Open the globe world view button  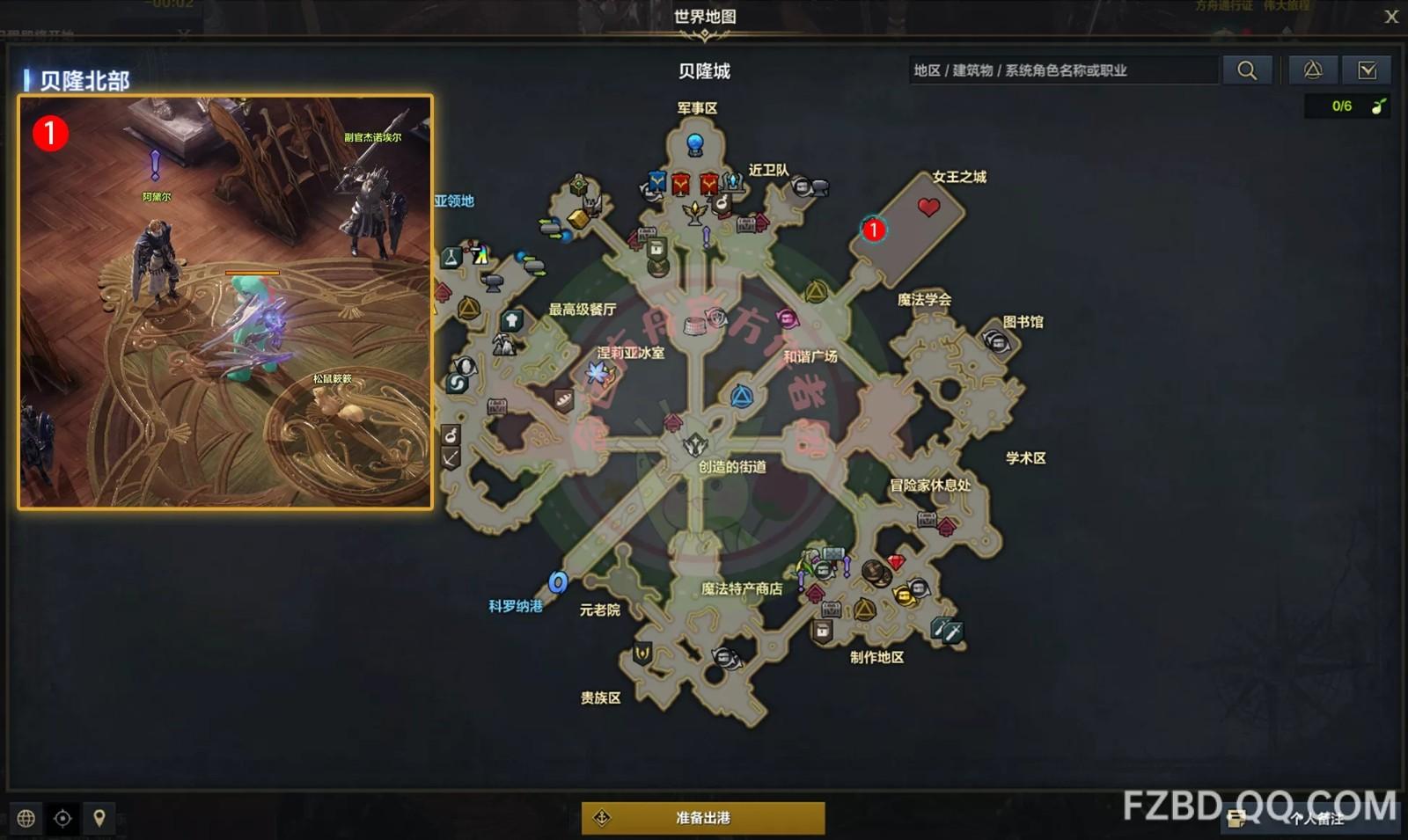click(26, 819)
